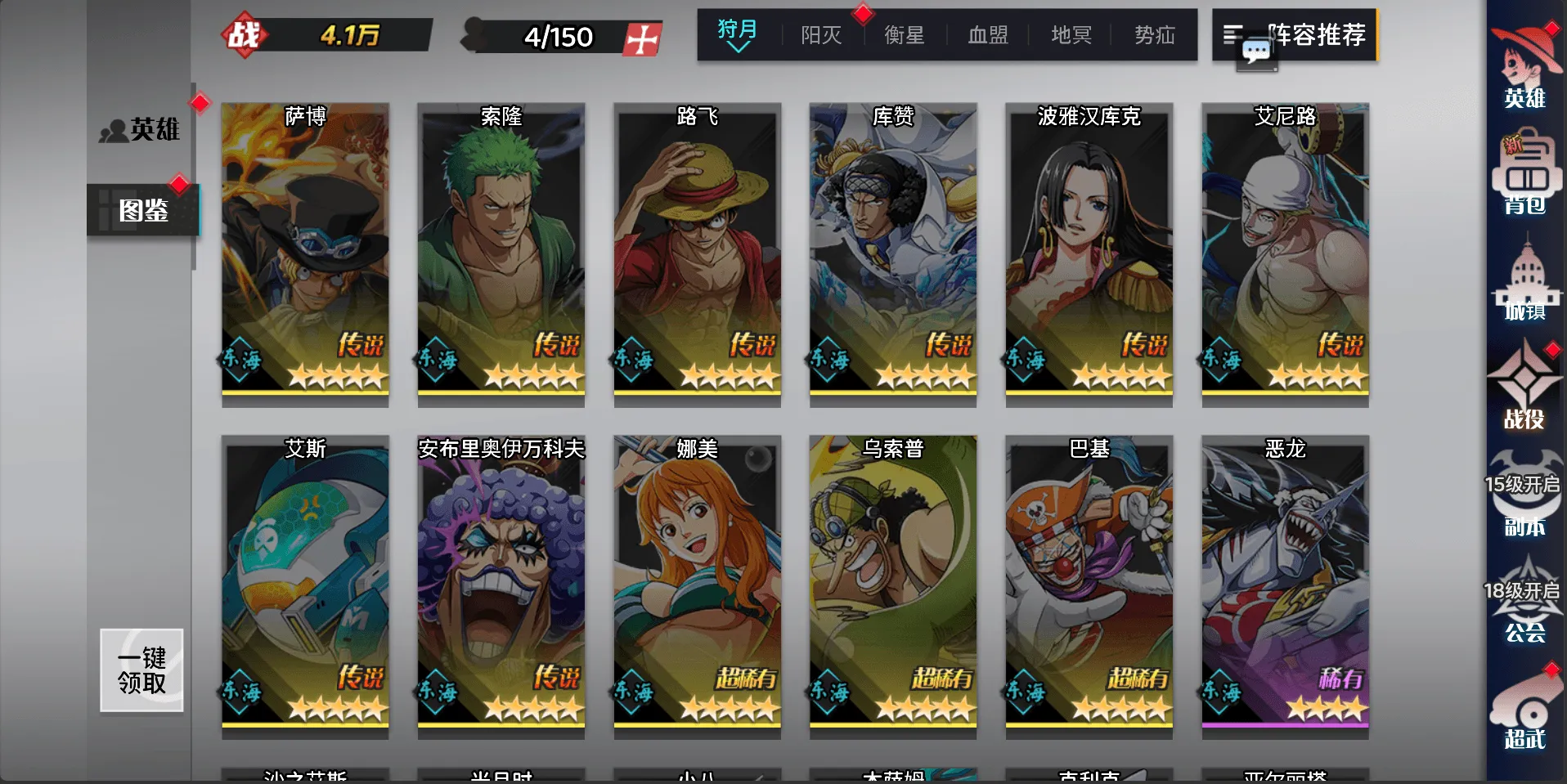This screenshot has height=784, width=1567.
Task: Show the 血盟 faction heroes
Action: pyautogui.click(x=988, y=35)
